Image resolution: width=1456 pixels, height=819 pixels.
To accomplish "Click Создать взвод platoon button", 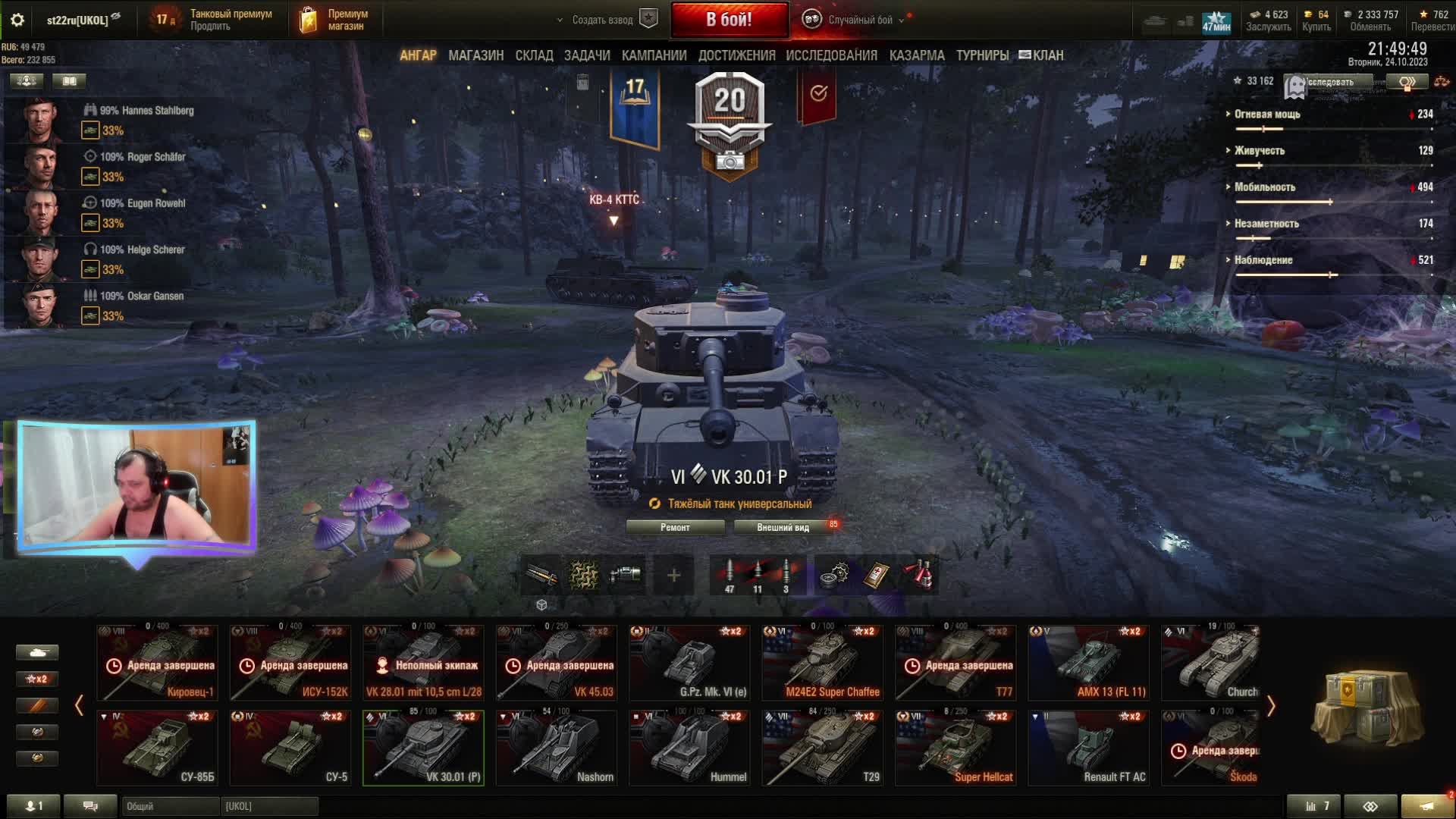I will point(603,20).
